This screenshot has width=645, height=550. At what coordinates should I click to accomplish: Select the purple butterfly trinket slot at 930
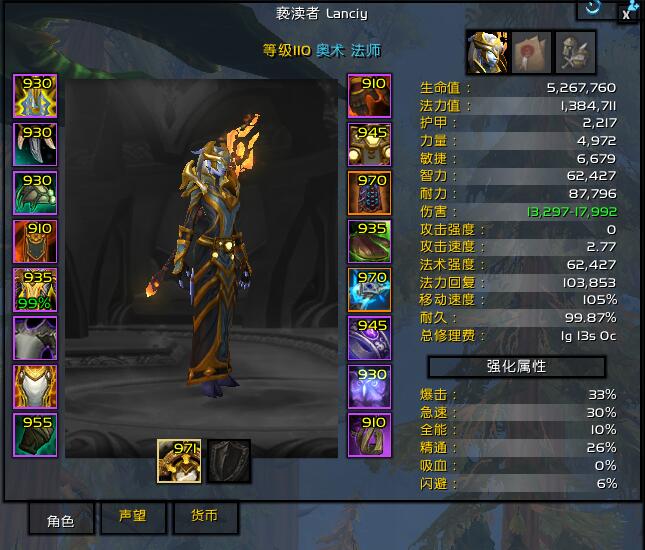click(369, 387)
